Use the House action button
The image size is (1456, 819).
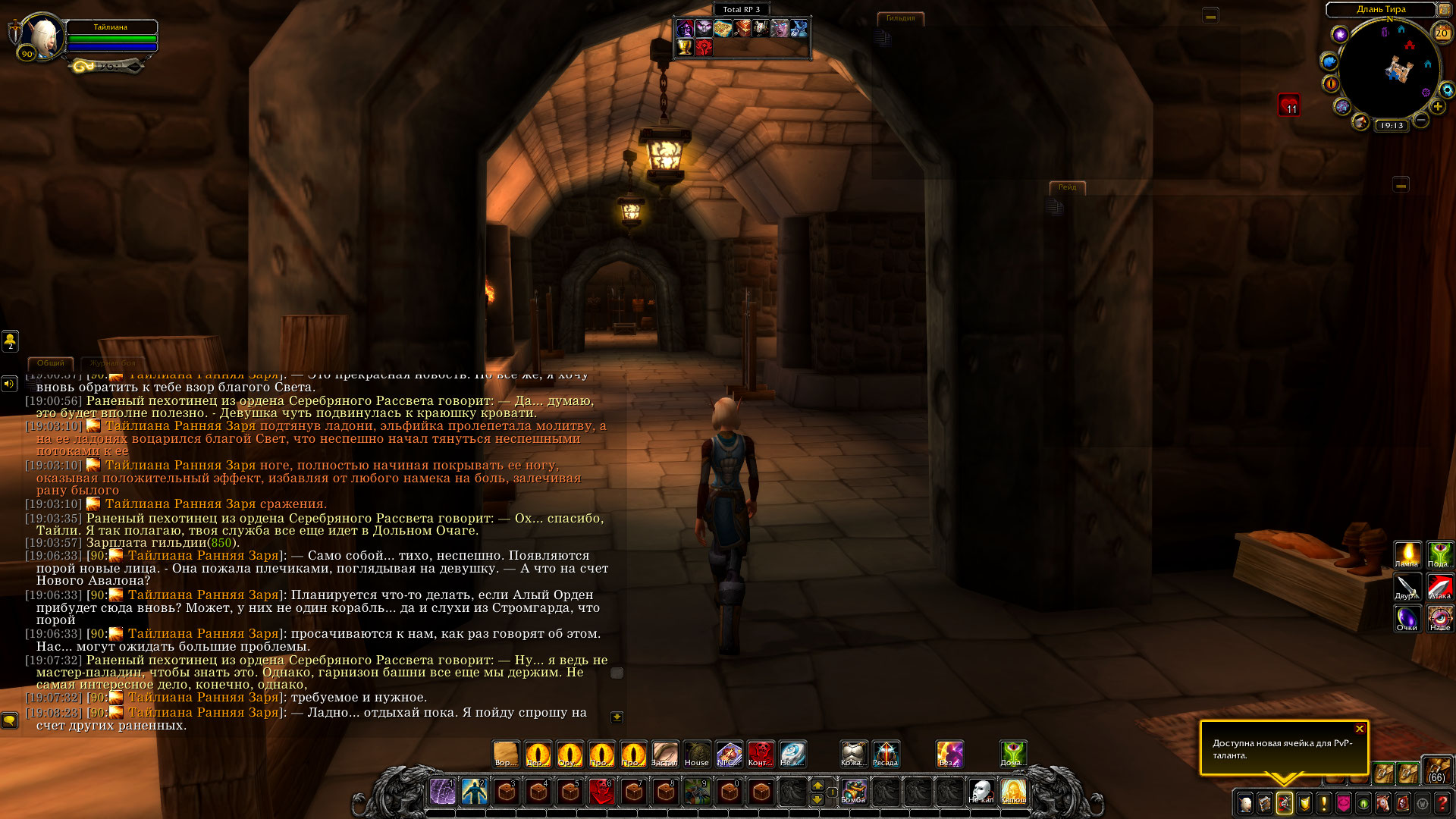point(696,755)
